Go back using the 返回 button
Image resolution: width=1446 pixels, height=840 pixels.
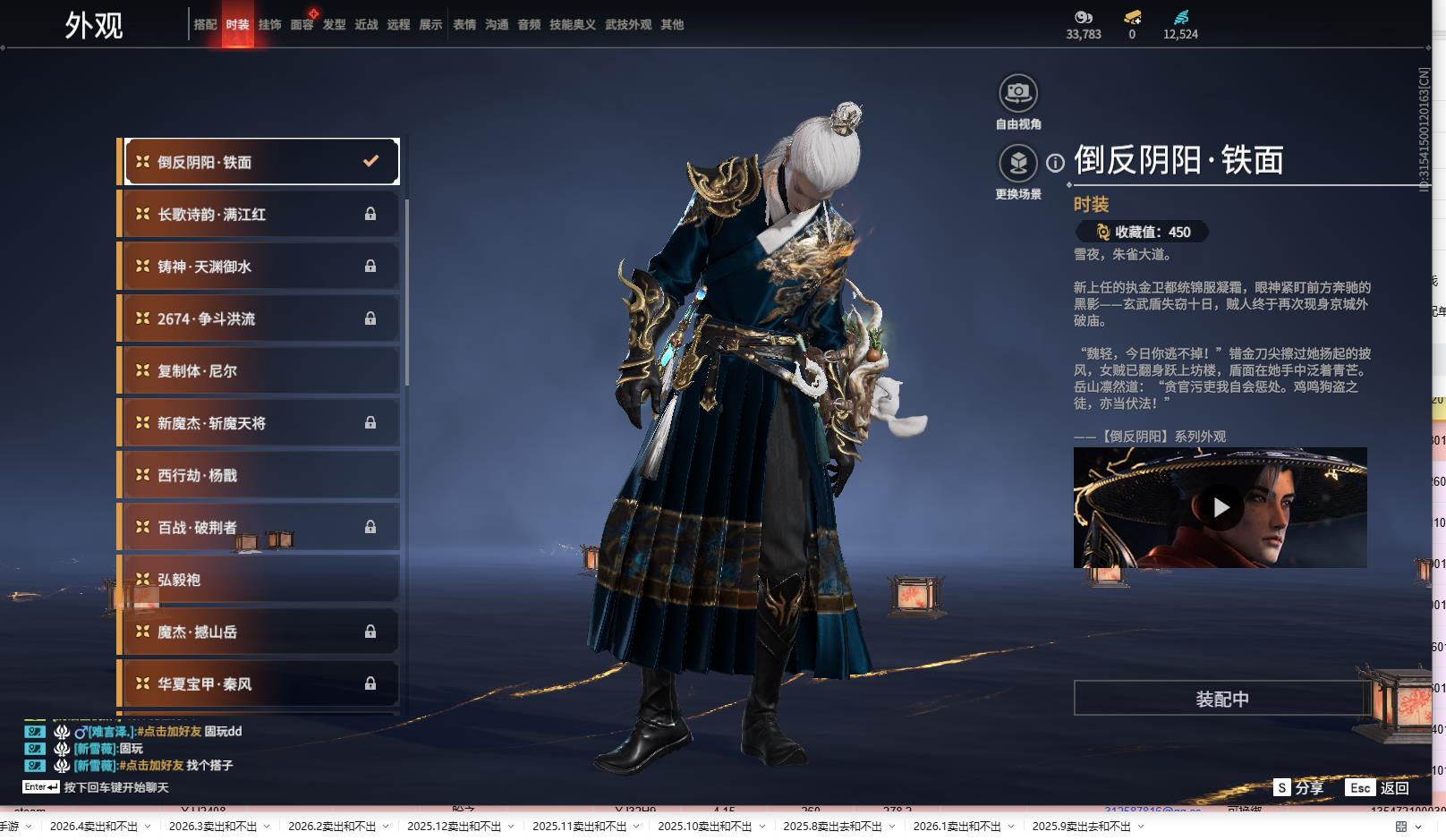(1378, 788)
